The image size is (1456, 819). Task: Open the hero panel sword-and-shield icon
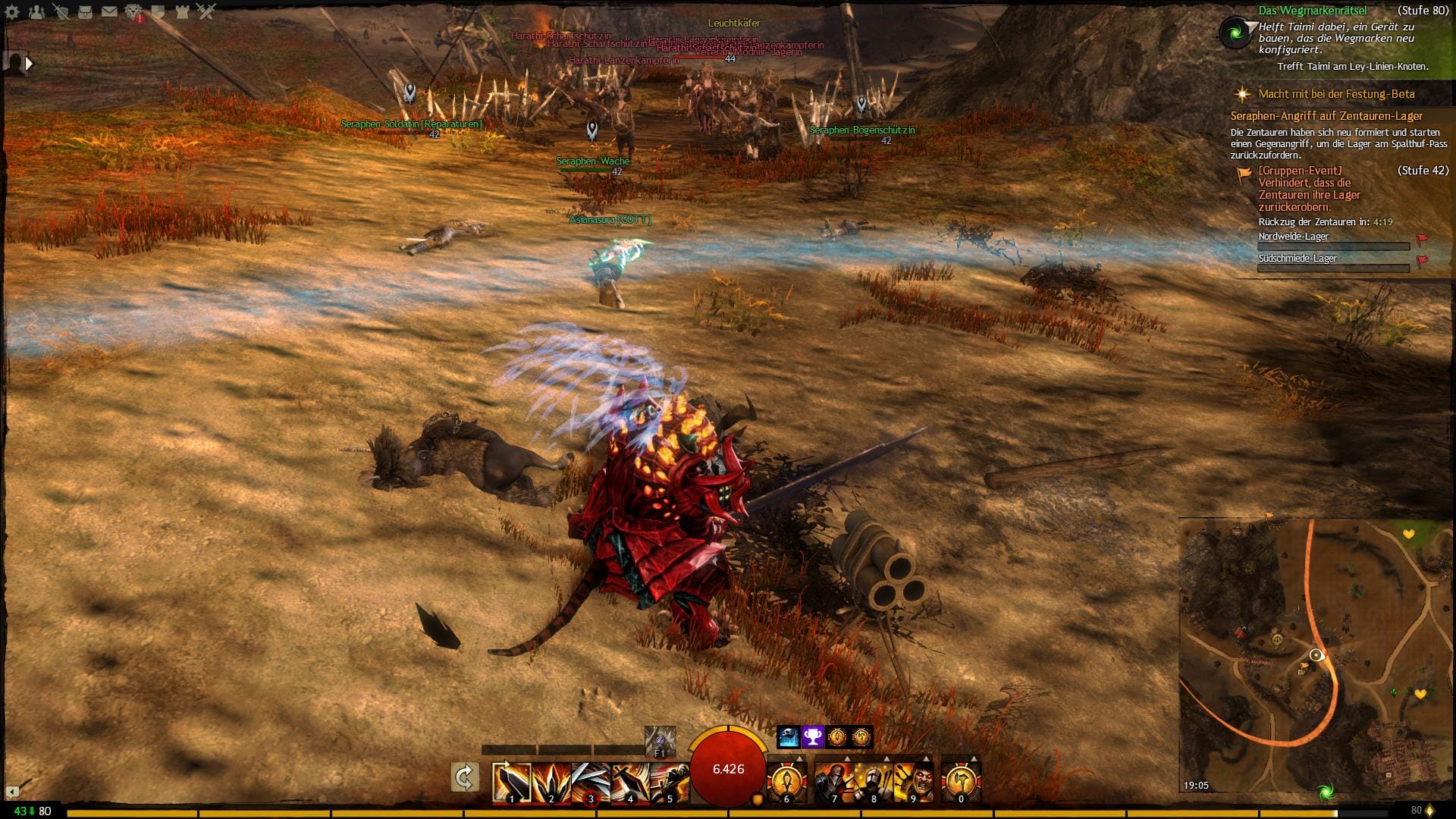point(61,11)
